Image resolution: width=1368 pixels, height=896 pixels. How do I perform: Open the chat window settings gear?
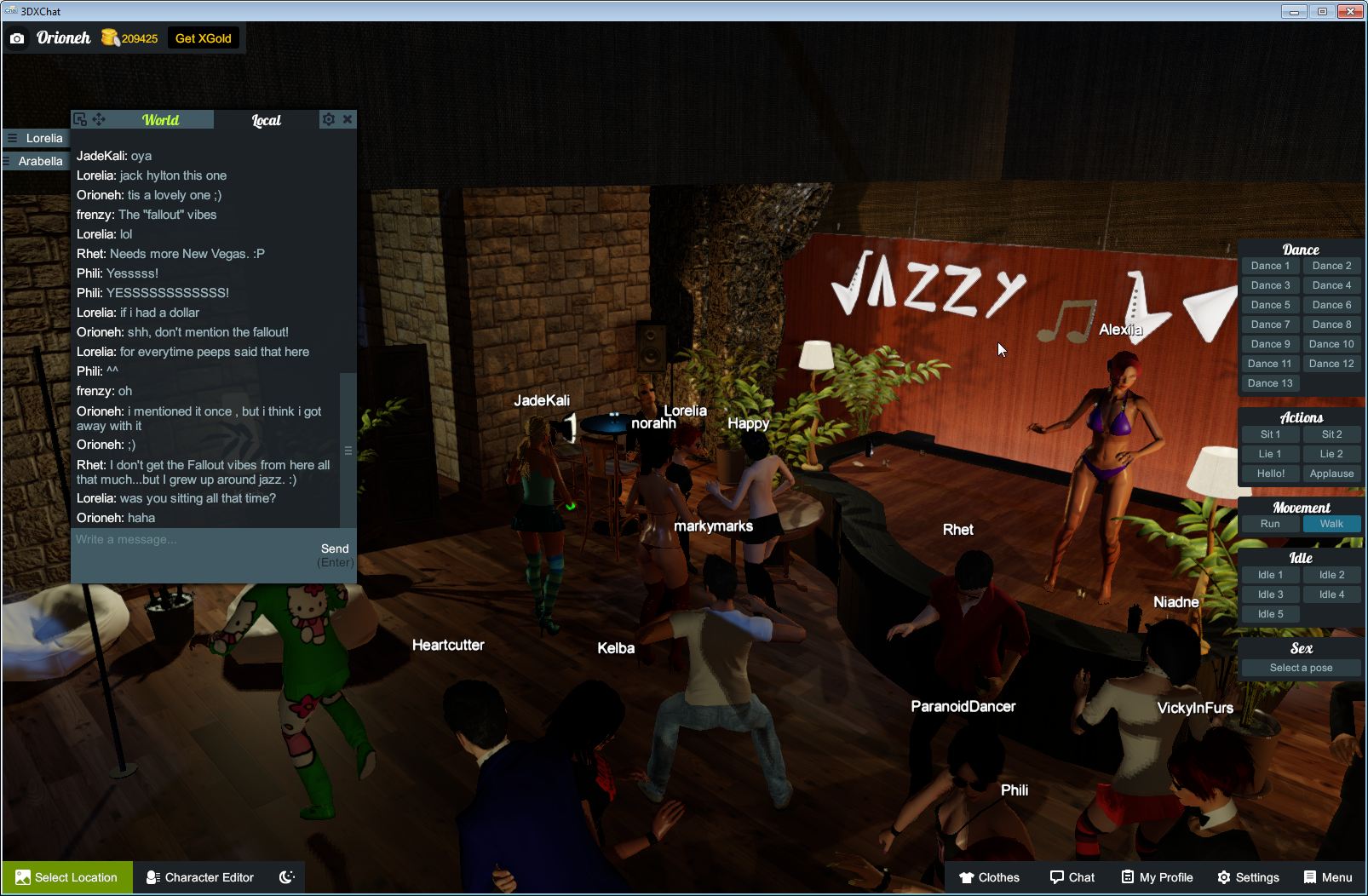coord(329,119)
